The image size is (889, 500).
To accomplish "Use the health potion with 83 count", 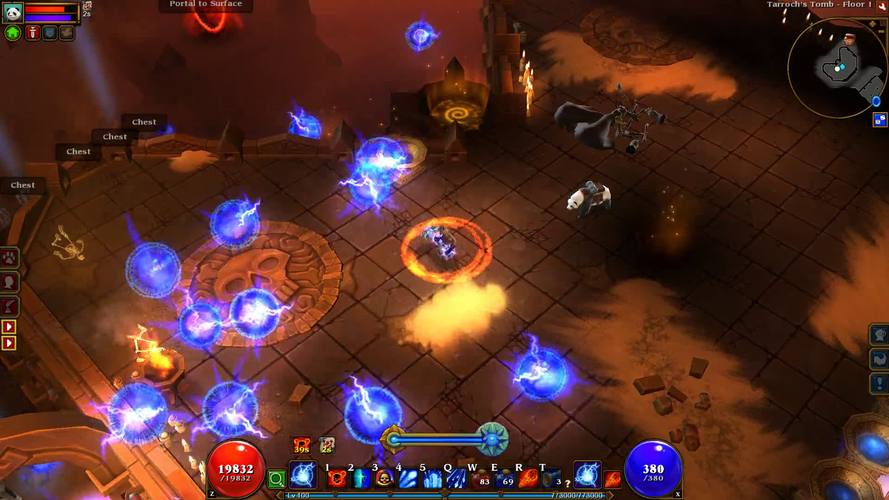I will click(x=482, y=479).
